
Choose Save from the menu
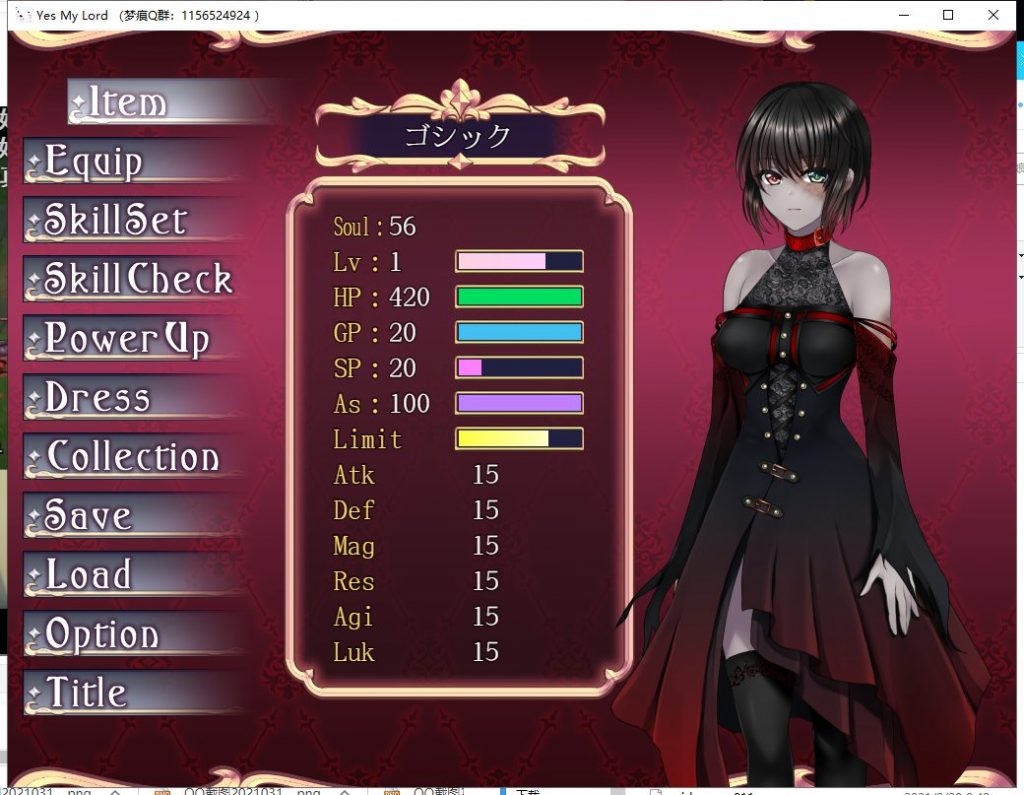pyautogui.click(x=89, y=516)
